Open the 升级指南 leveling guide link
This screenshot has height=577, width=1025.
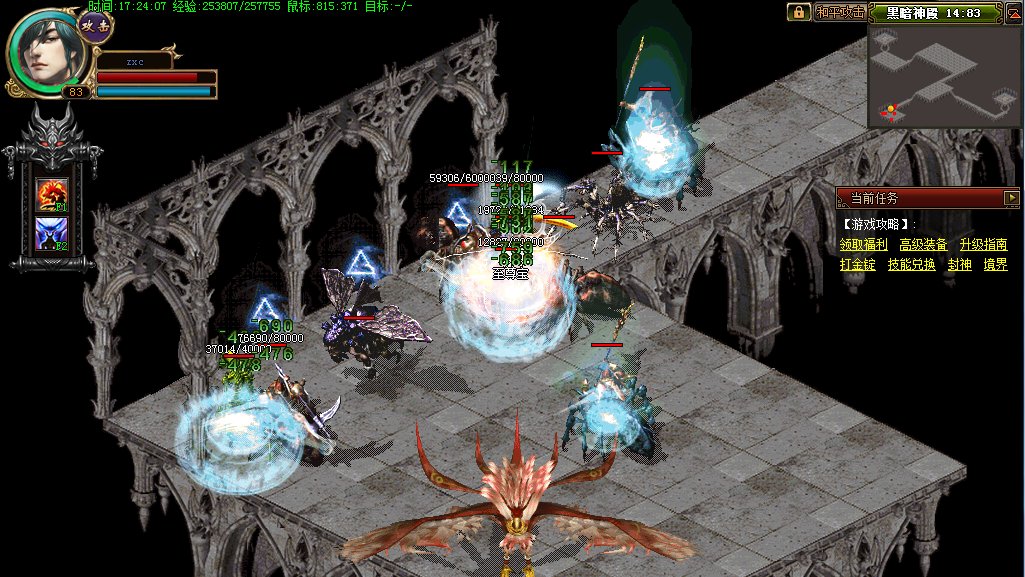pyautogui.click(x=983, y=244)
